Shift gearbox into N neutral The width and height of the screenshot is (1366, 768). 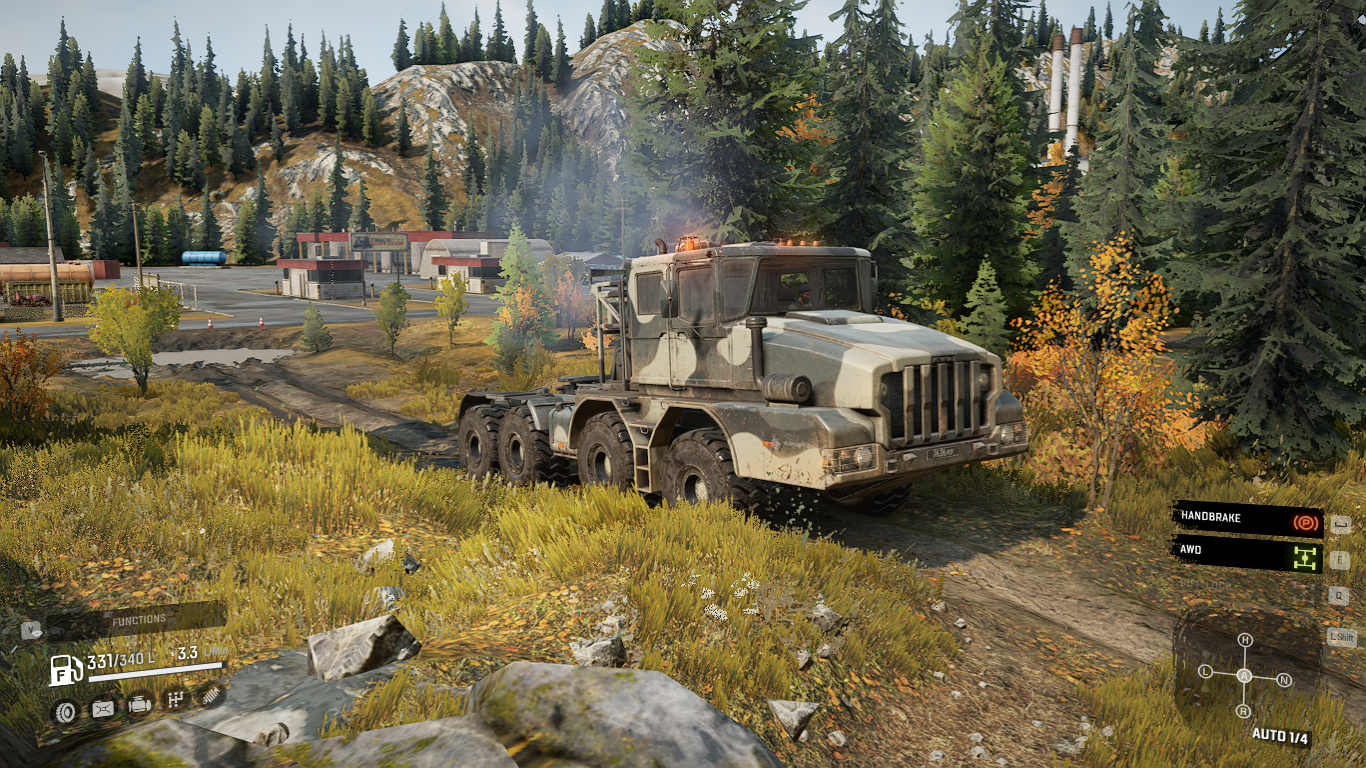click(1285, 680)
